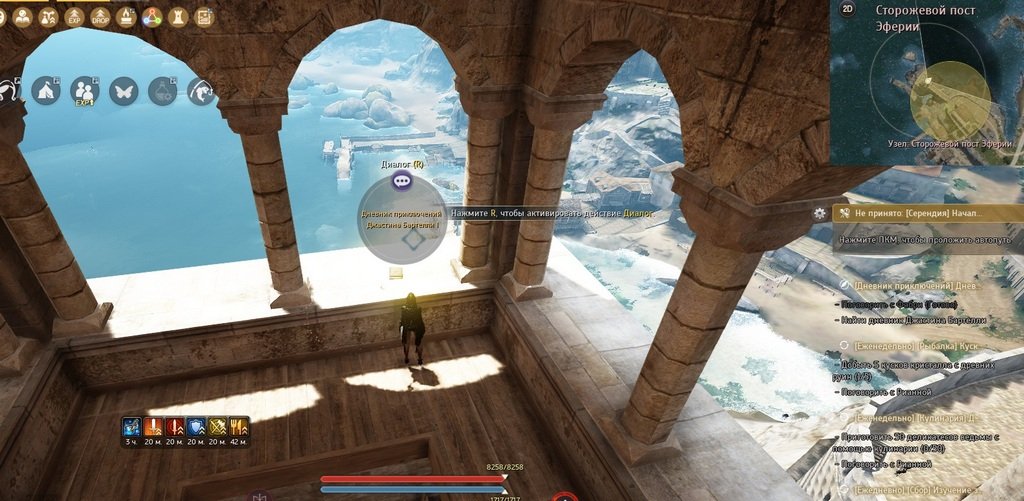Click the fork and knife food buff
Viewport: 1024px width, 501px height.
(239, 426)
